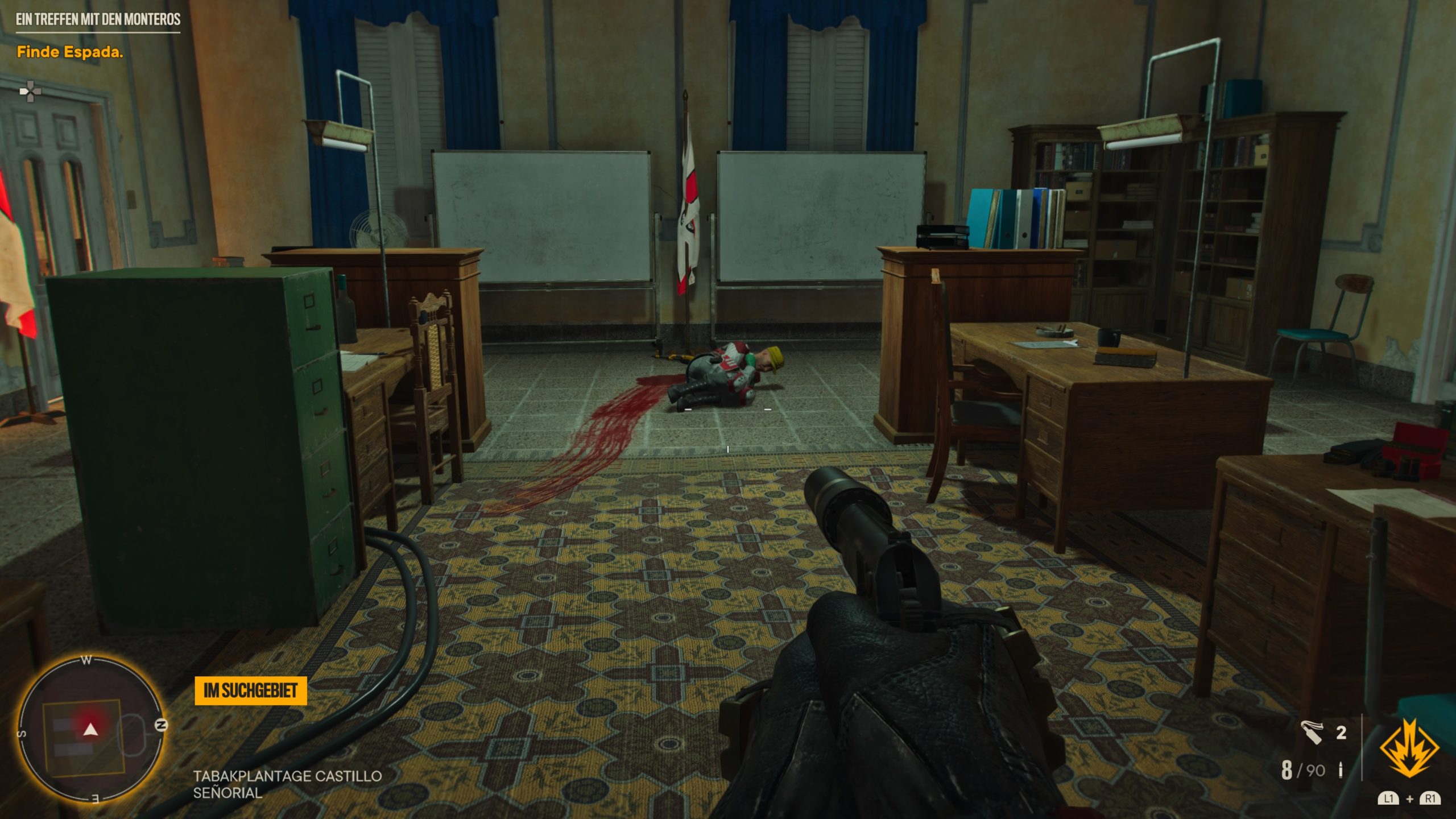Select the 'Finde Espada.' objective tracker
Screen dimensions: 1456x819
[70, 52]
